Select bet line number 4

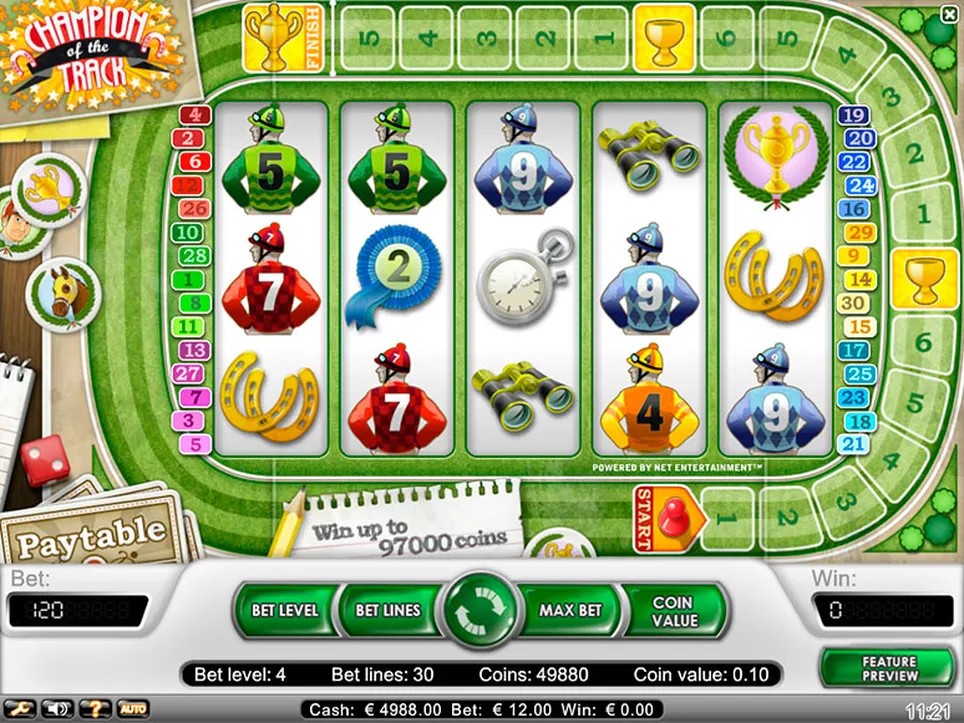tap(193, 115)
